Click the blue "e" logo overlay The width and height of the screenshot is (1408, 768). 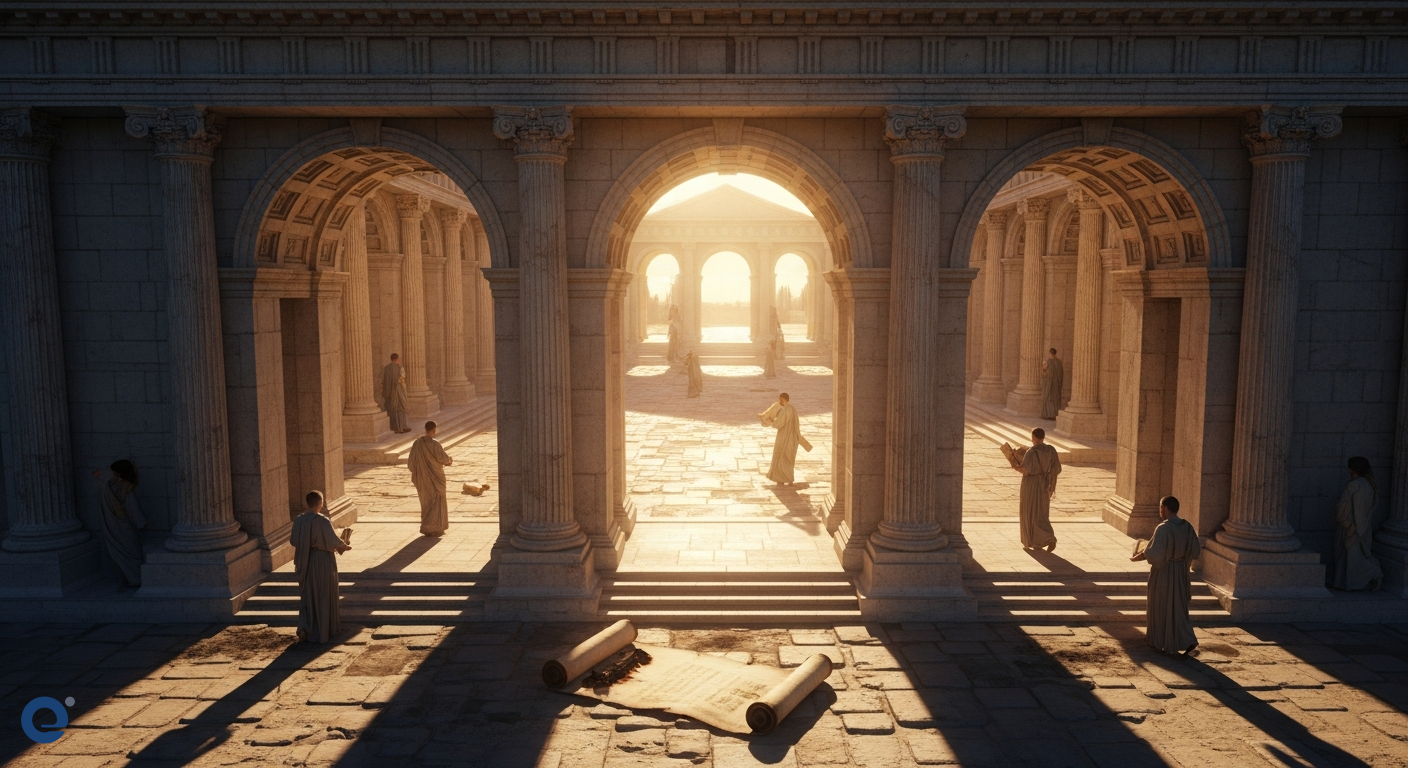(x=46, y=719)
